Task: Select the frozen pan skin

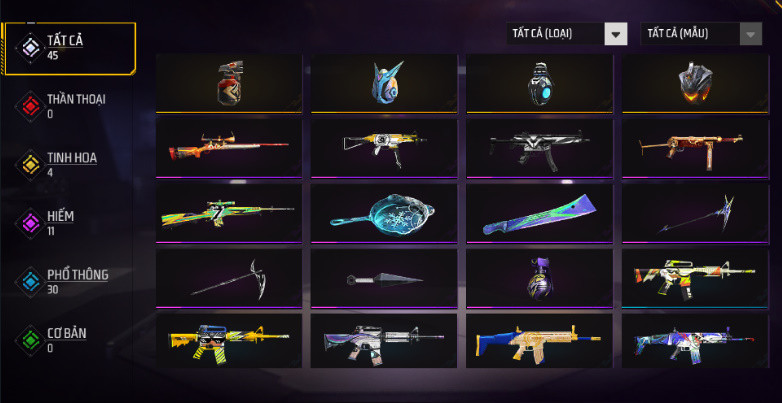Action: [385, 211]
